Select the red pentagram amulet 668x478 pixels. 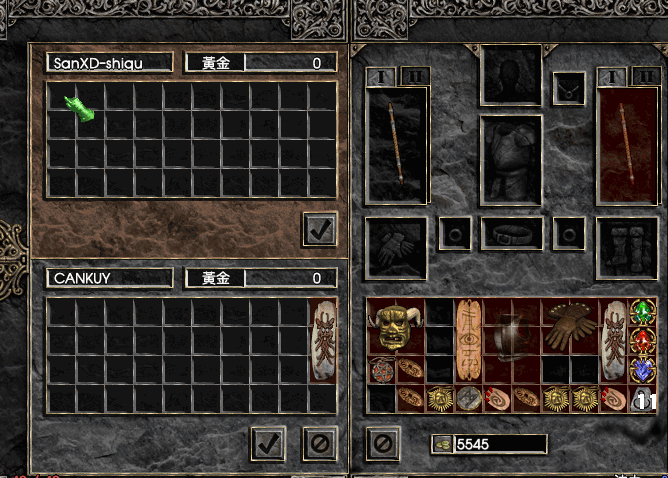point(381,370)
